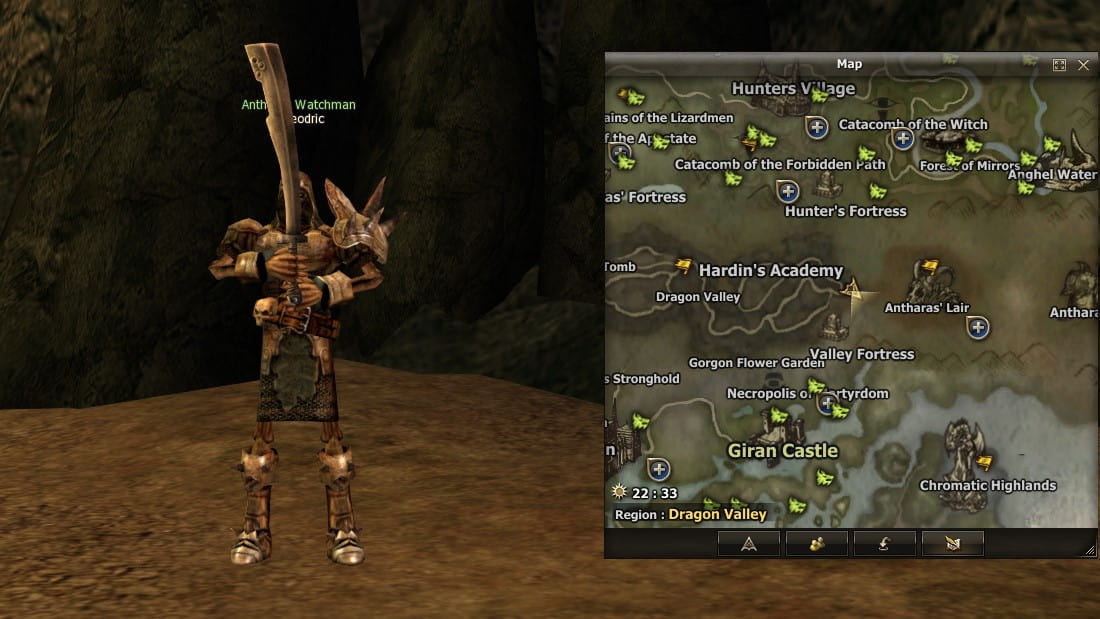Click the party members button below map

tap(817, 543)
